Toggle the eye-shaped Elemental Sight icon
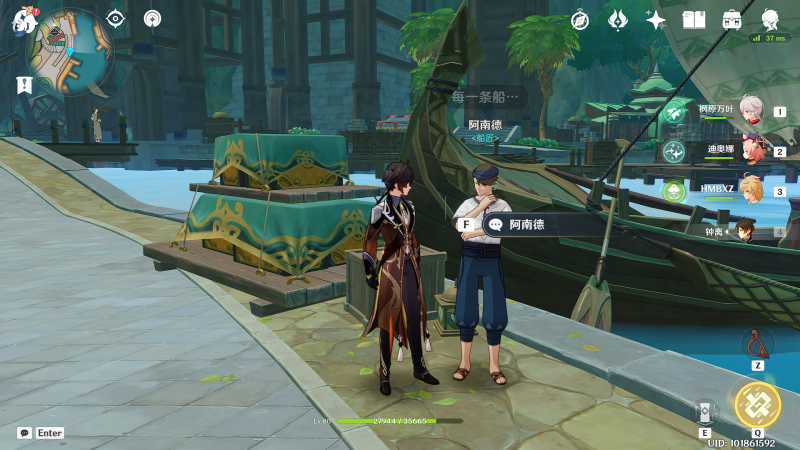 (x=116, y=18)
